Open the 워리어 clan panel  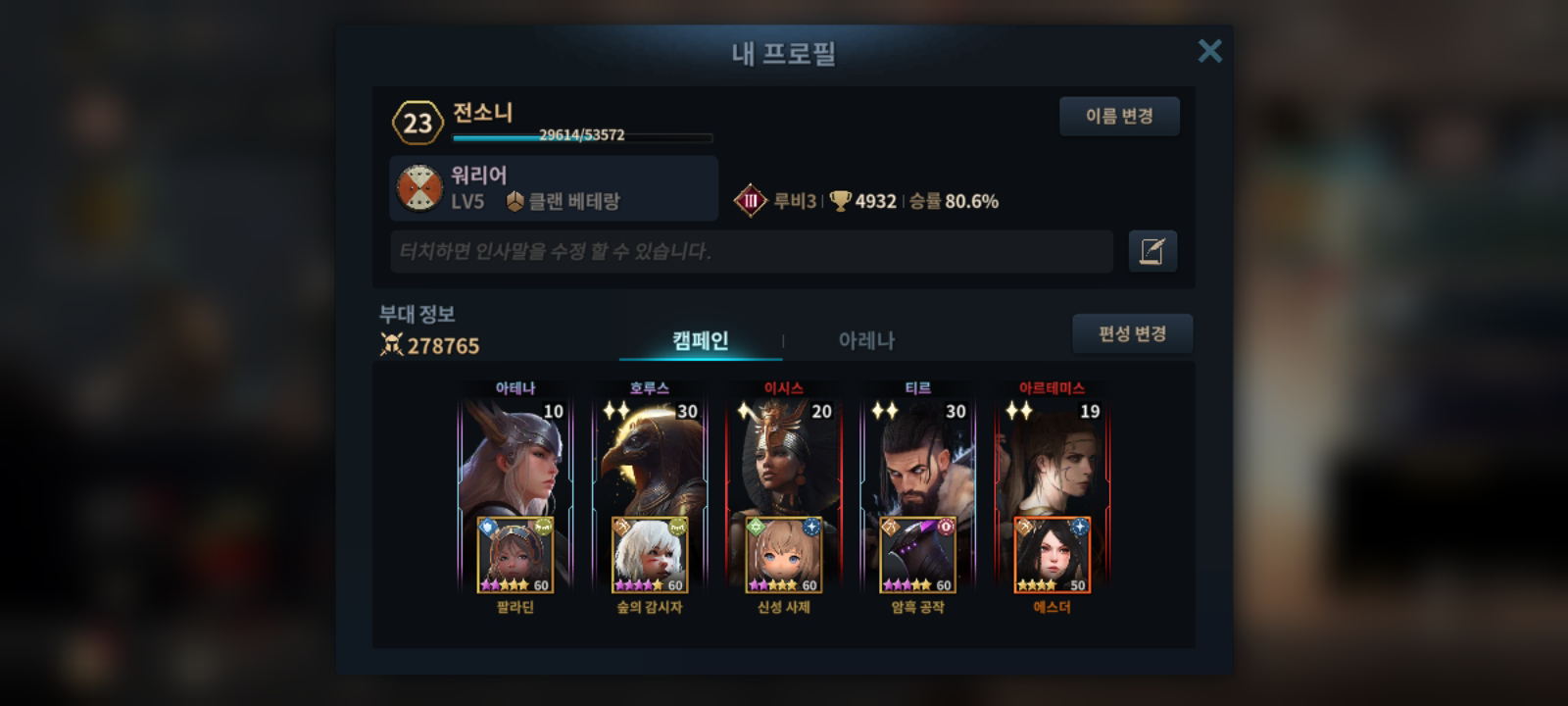[x=554, y=188]
